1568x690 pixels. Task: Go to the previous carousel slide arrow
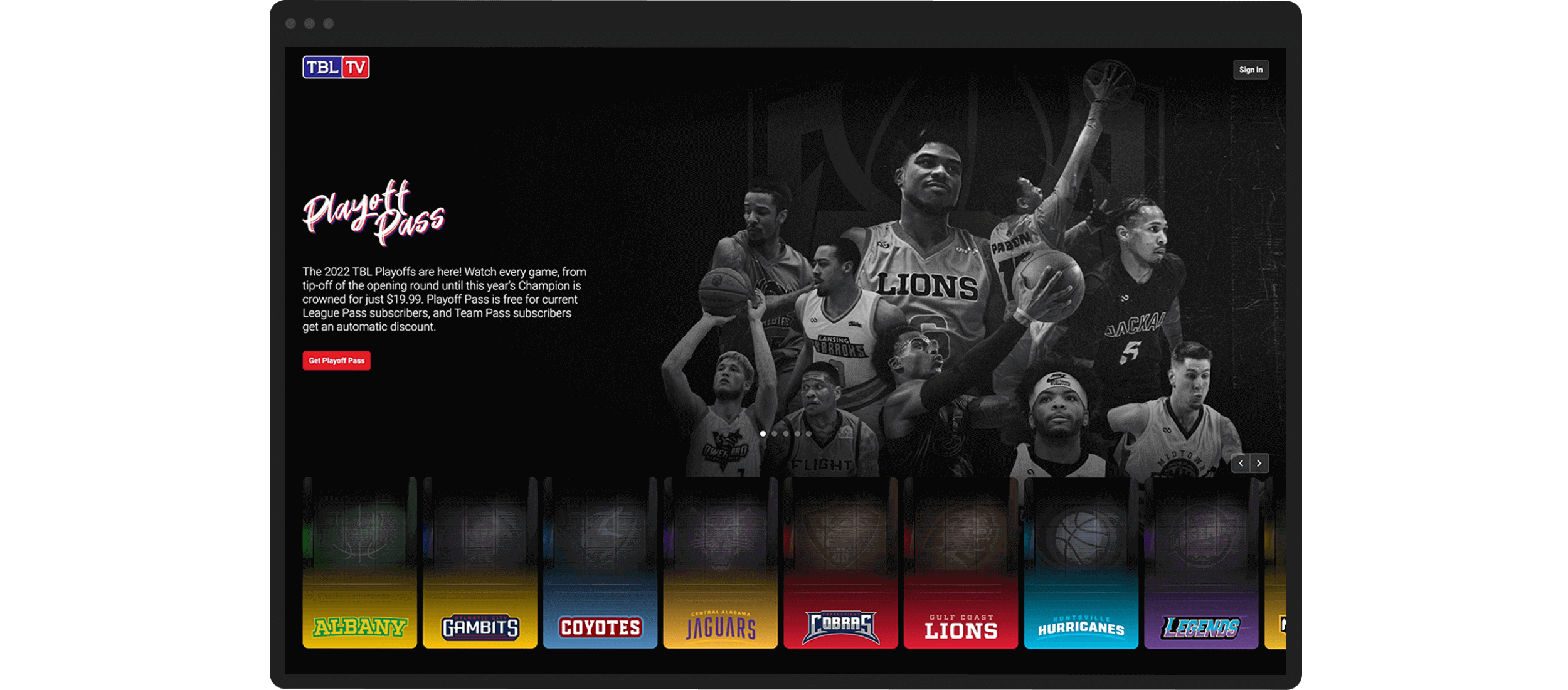[x=1241, y=463]
